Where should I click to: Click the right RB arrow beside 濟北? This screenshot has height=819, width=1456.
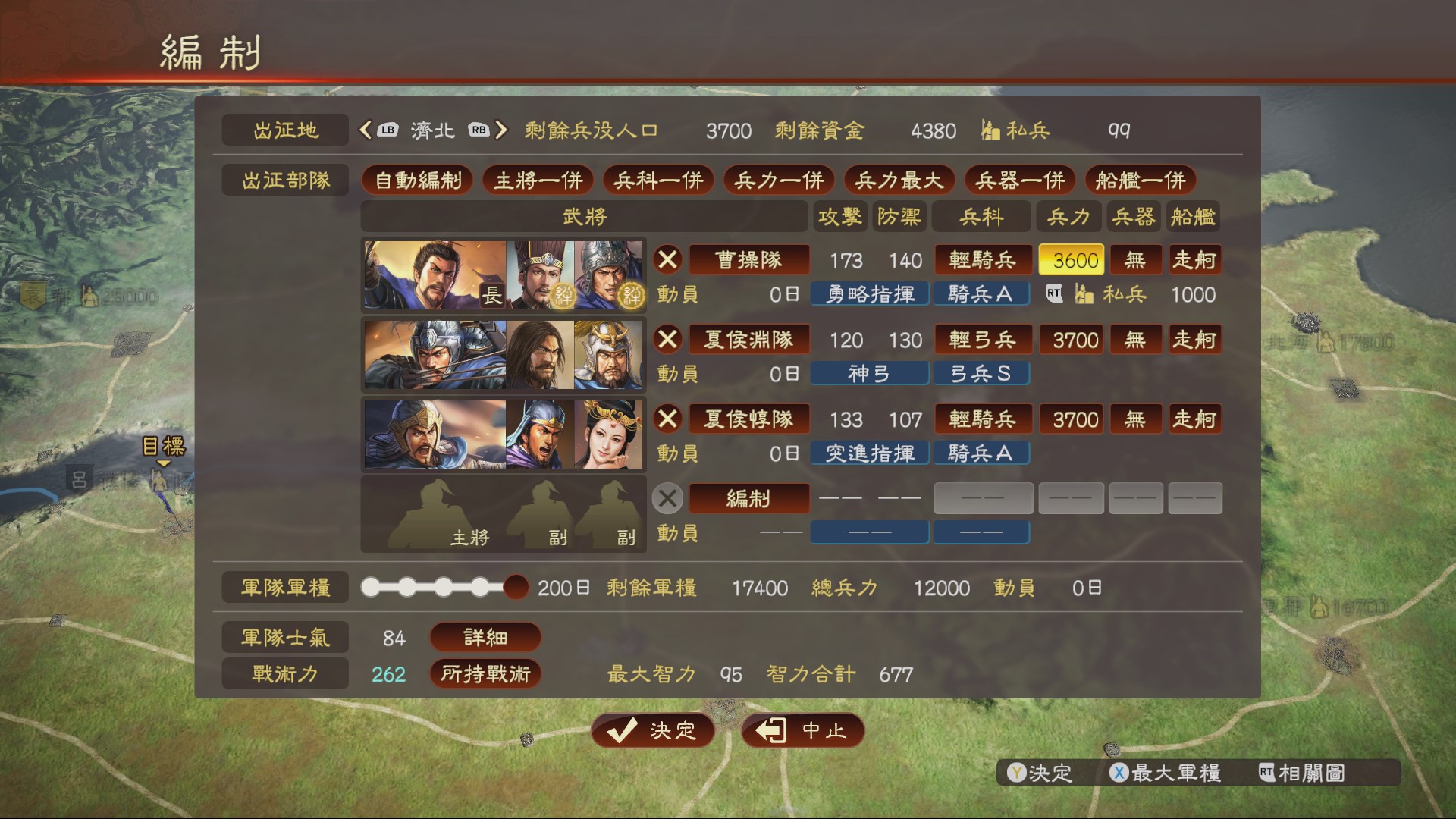coord(500,130)
